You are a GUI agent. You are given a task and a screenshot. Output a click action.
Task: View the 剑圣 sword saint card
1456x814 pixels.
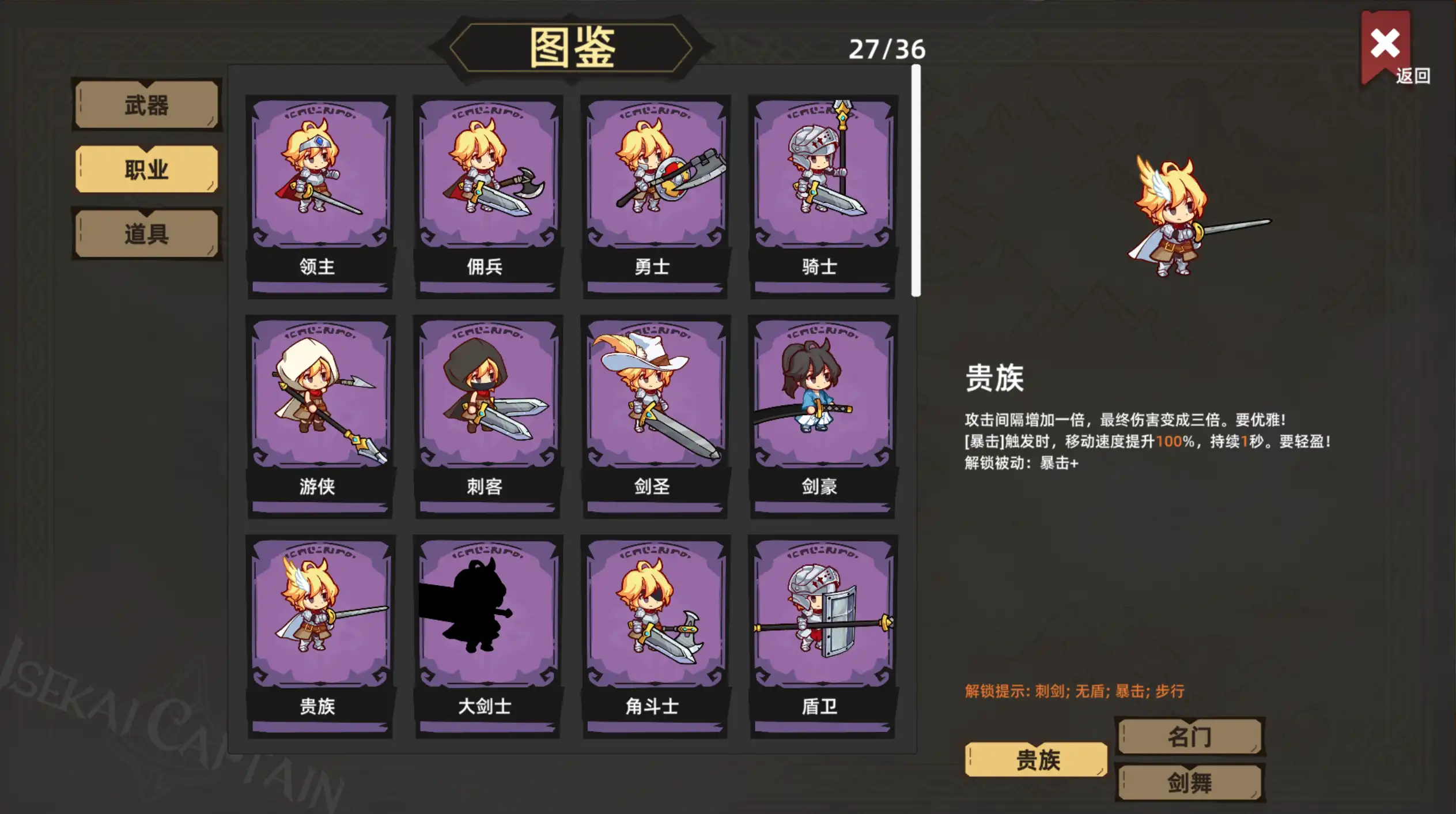(x=654, y=415)
